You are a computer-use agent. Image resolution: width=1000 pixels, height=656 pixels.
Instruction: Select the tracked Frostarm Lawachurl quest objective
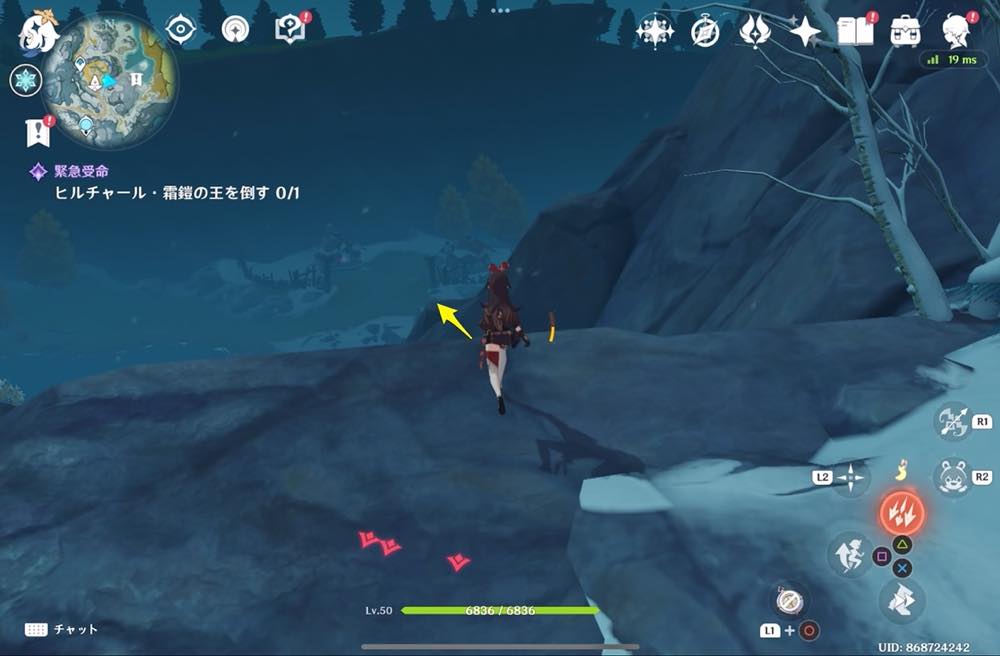click(x=175, y=192)
